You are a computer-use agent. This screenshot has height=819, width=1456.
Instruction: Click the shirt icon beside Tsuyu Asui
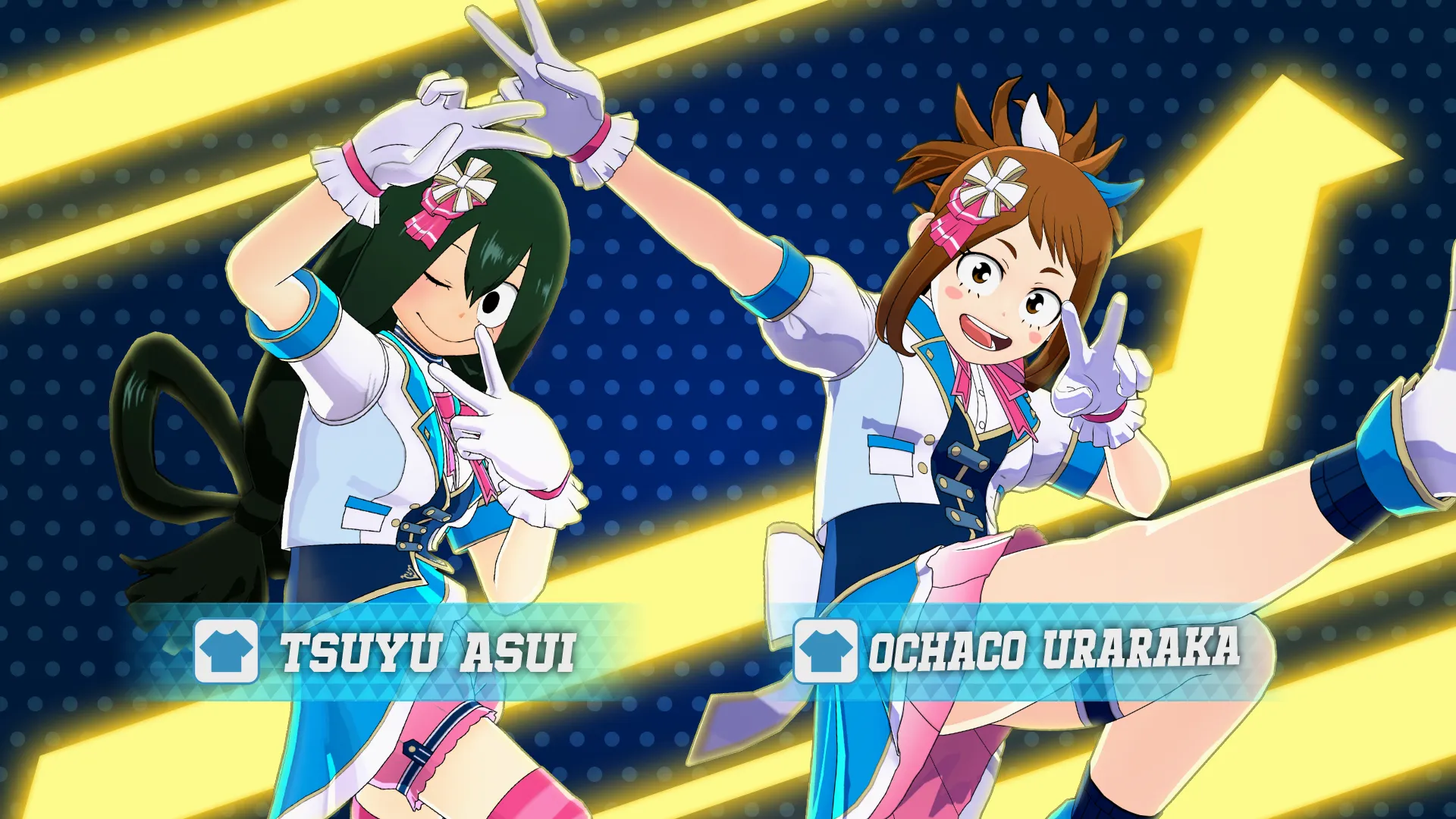[226, 651]
